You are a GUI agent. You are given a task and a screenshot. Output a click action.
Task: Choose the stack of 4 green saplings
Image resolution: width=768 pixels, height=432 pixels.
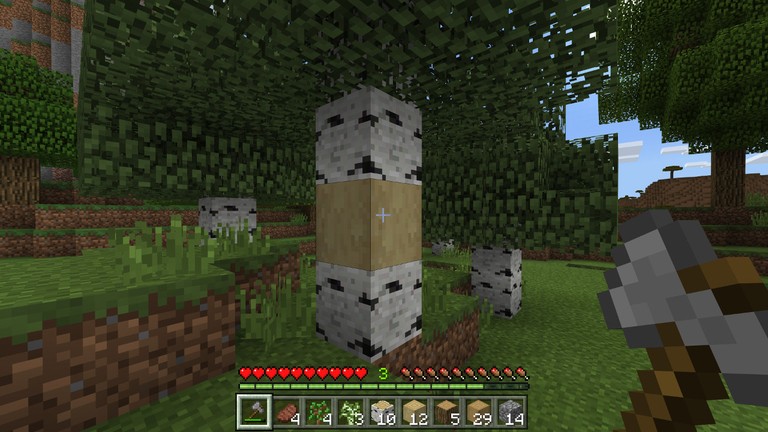tap(317, 411)
